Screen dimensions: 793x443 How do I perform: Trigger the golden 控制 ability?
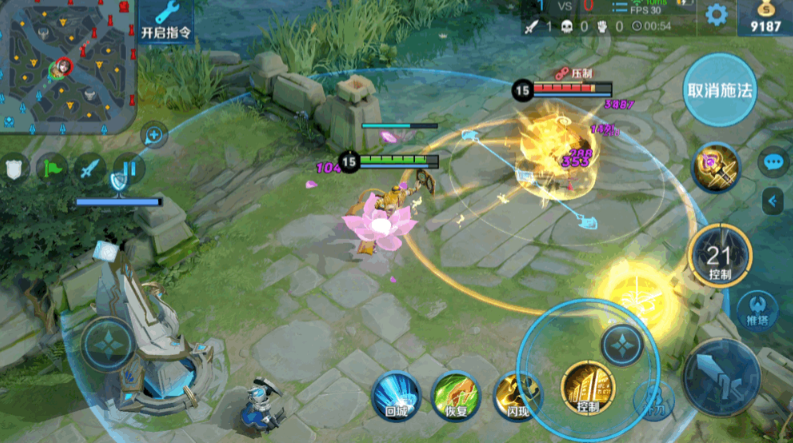(x=587, y=388)
